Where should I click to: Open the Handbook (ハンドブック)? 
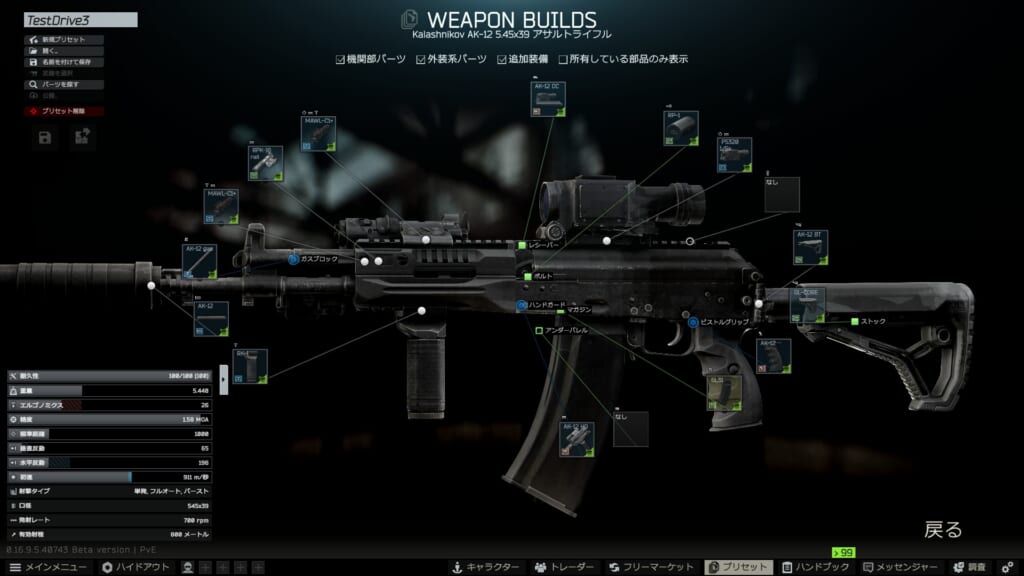813,567
